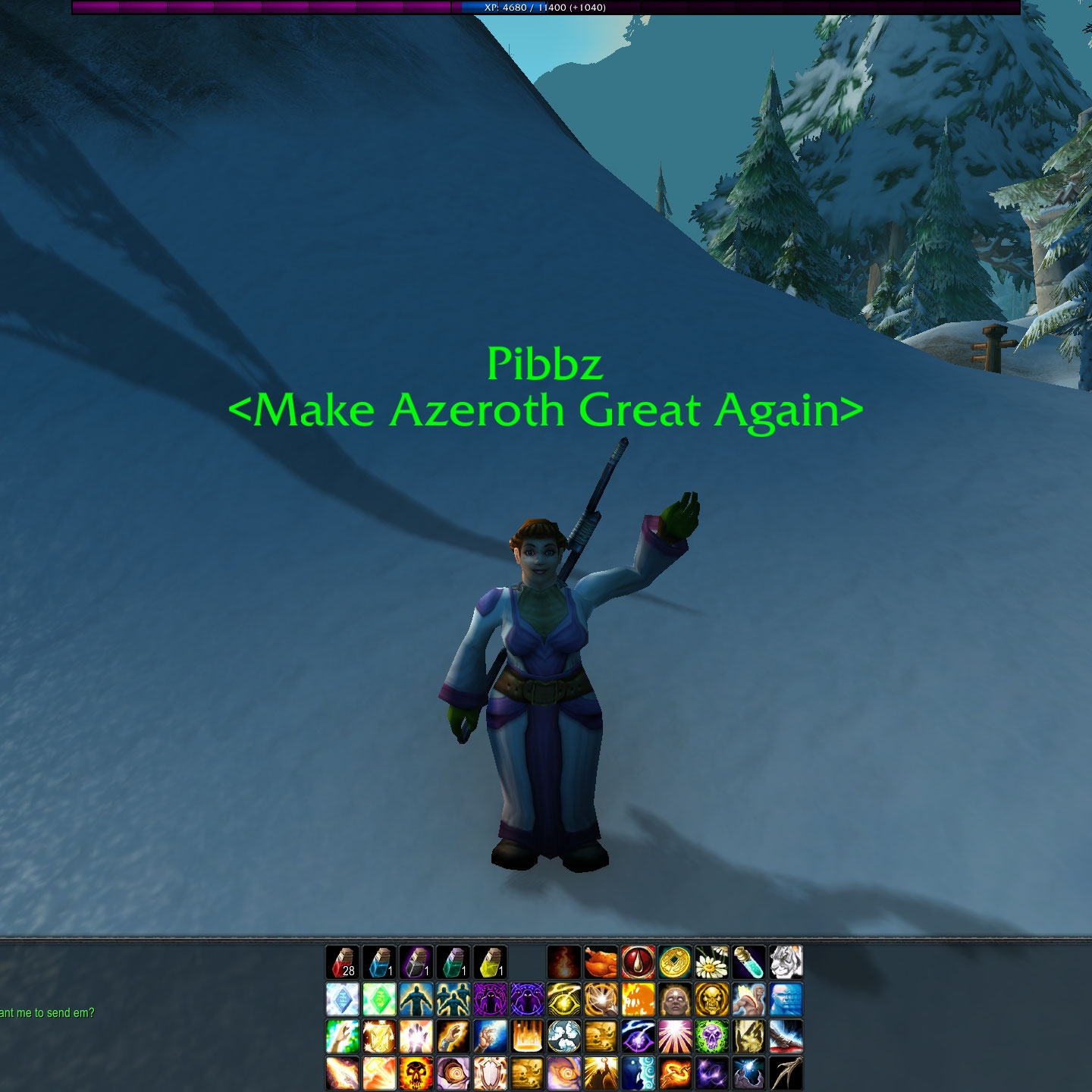Cast the green diamond rune spell
Image resolution: width=1092 pixels, height=1092 pixels.
(379, 999)
